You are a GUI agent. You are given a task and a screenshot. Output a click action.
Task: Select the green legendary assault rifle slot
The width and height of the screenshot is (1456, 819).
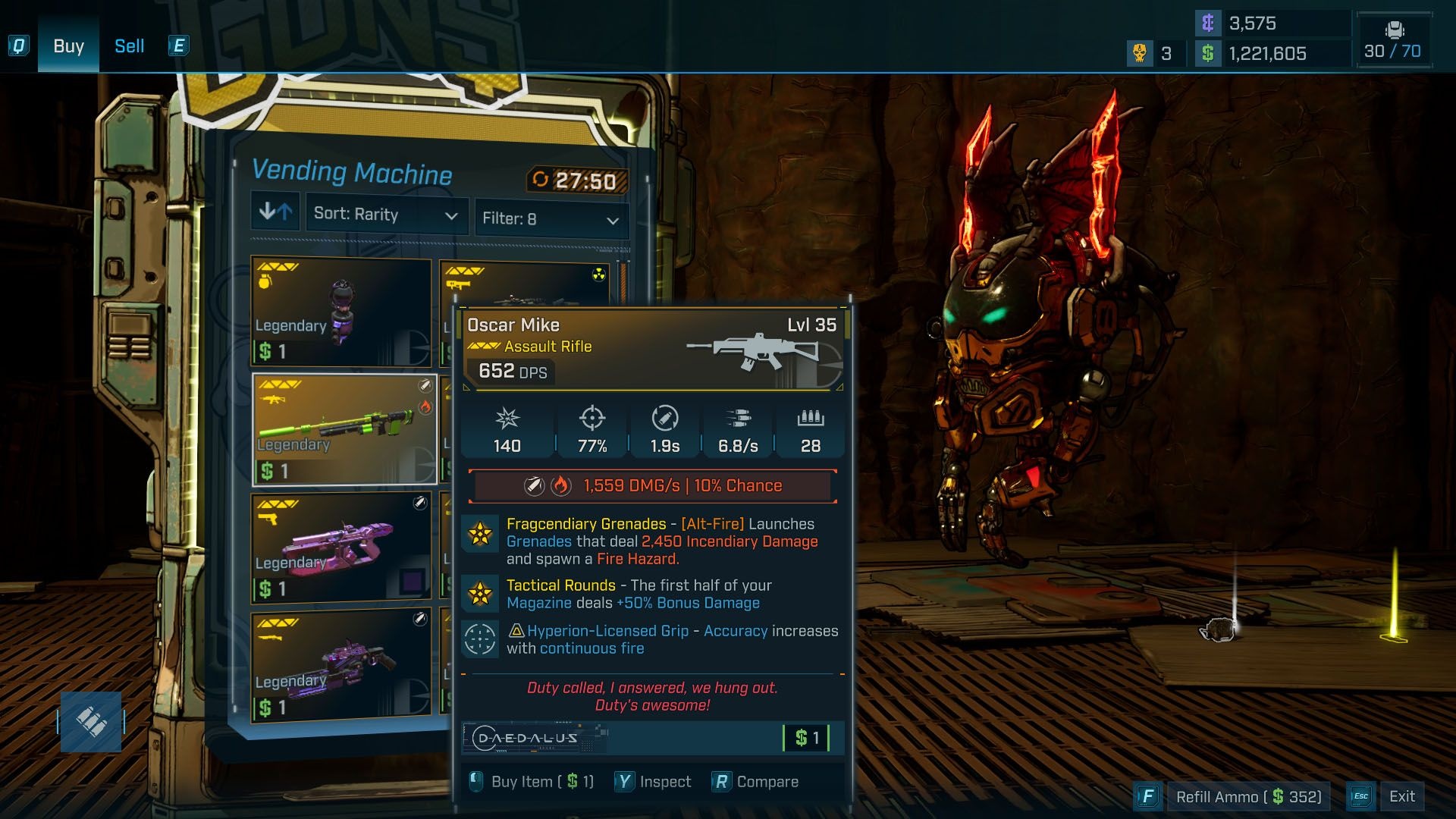(344, 429)
